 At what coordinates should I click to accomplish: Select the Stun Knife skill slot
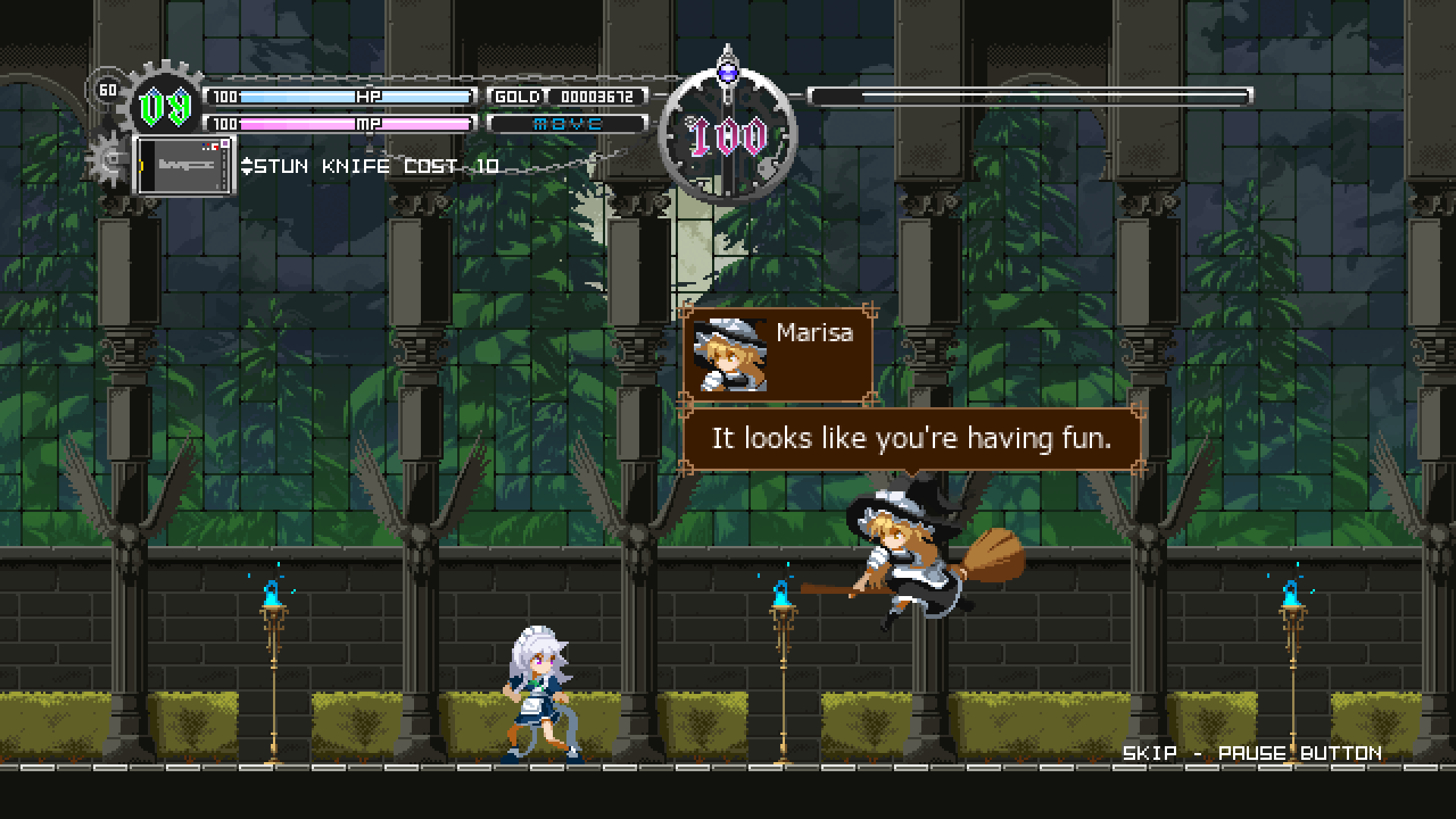click(x=184, y=165)
